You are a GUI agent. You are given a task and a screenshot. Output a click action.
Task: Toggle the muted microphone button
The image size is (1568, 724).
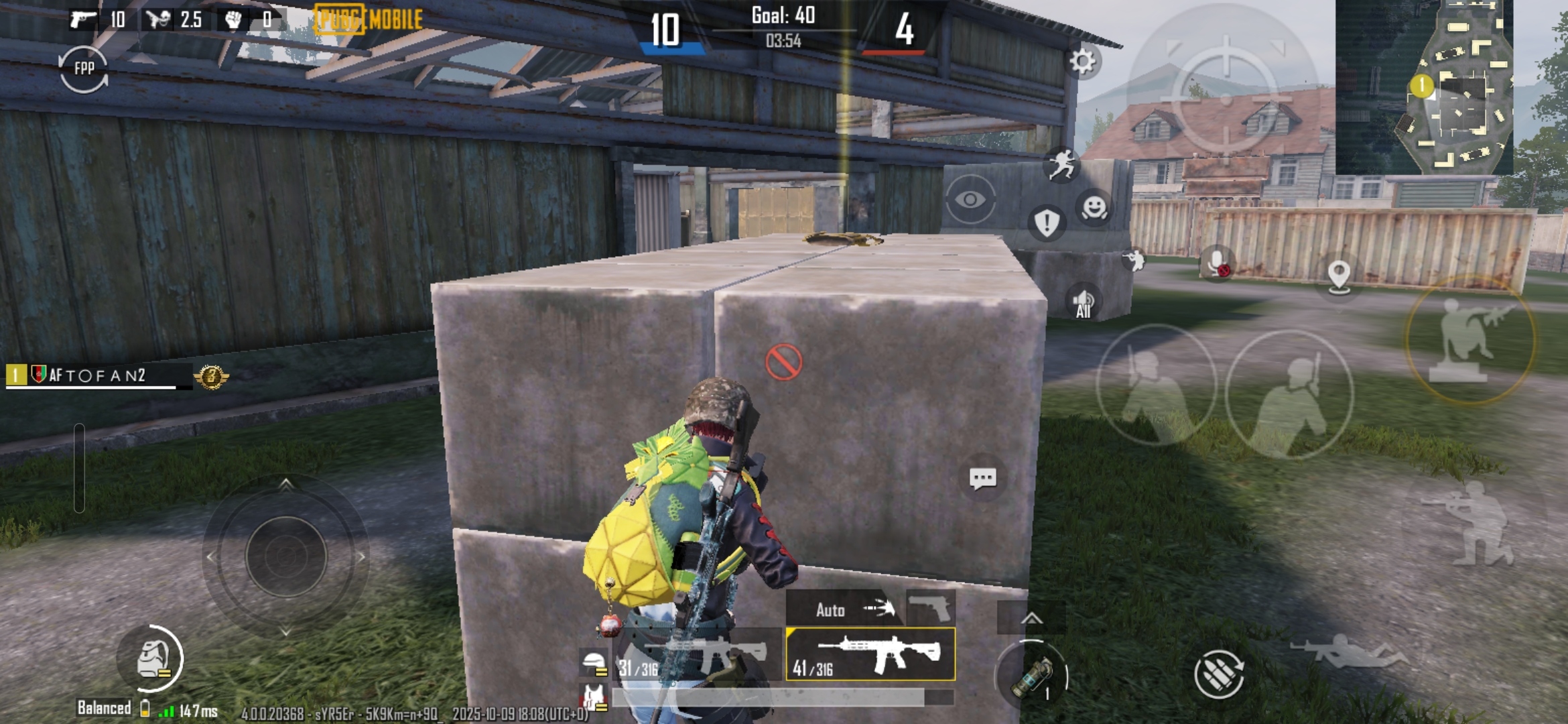(x=1216, y=263)
